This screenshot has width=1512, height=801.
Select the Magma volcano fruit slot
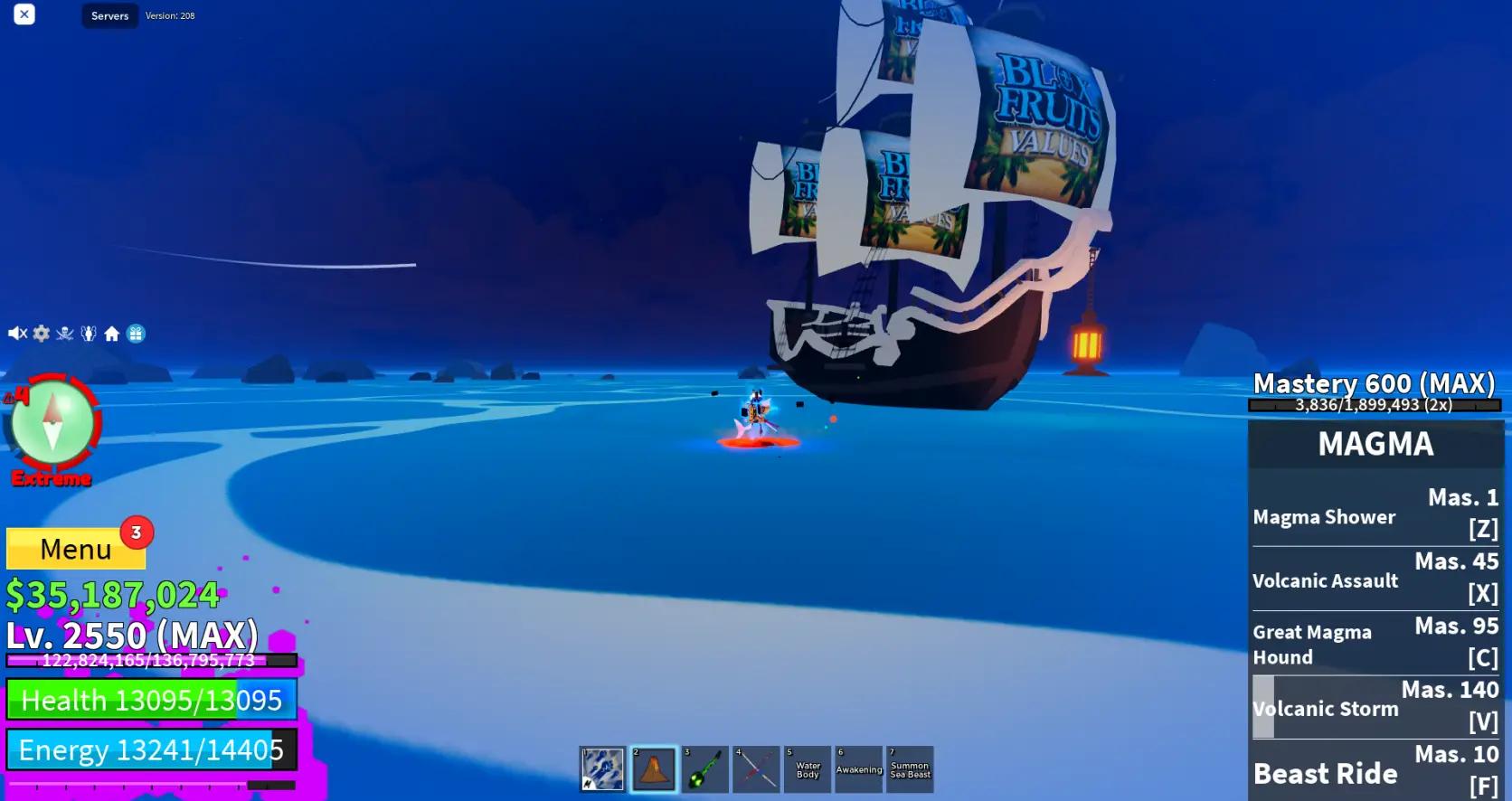pos(654,769)
